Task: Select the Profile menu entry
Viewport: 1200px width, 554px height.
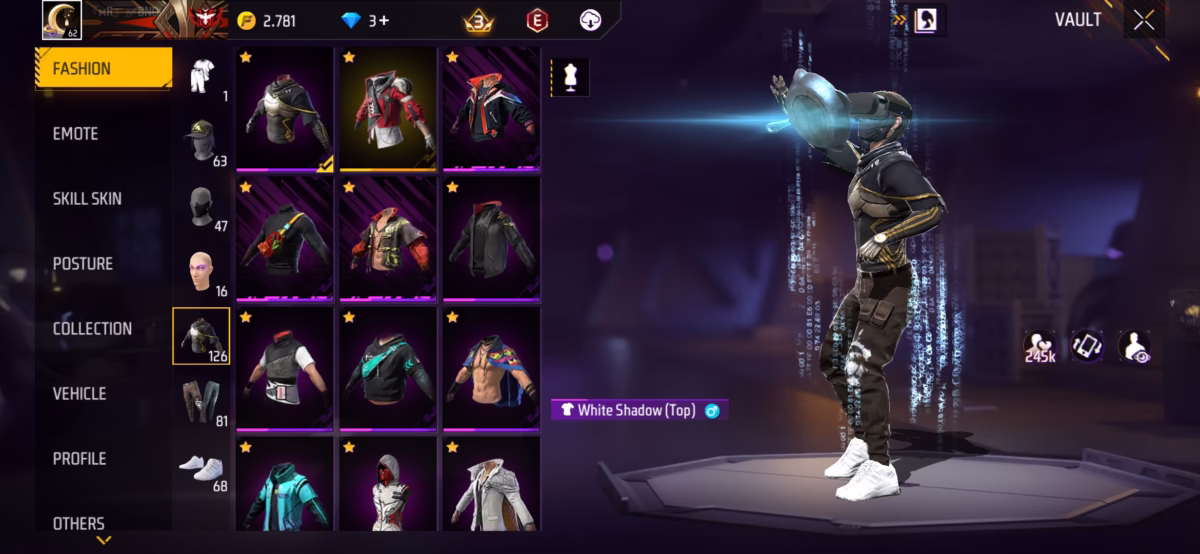Action: coord(79,459)
